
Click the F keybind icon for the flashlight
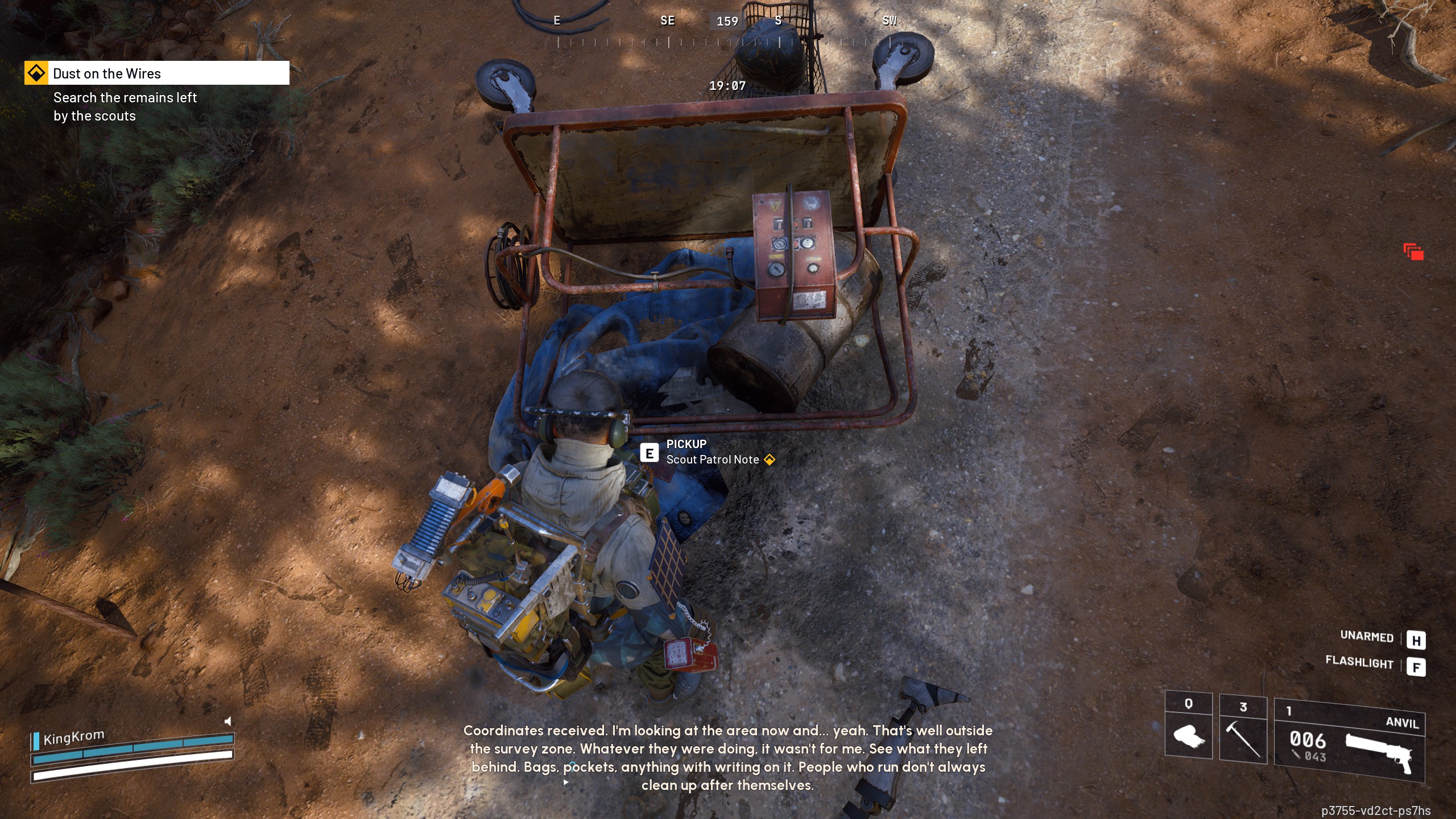pos(1417,665)
